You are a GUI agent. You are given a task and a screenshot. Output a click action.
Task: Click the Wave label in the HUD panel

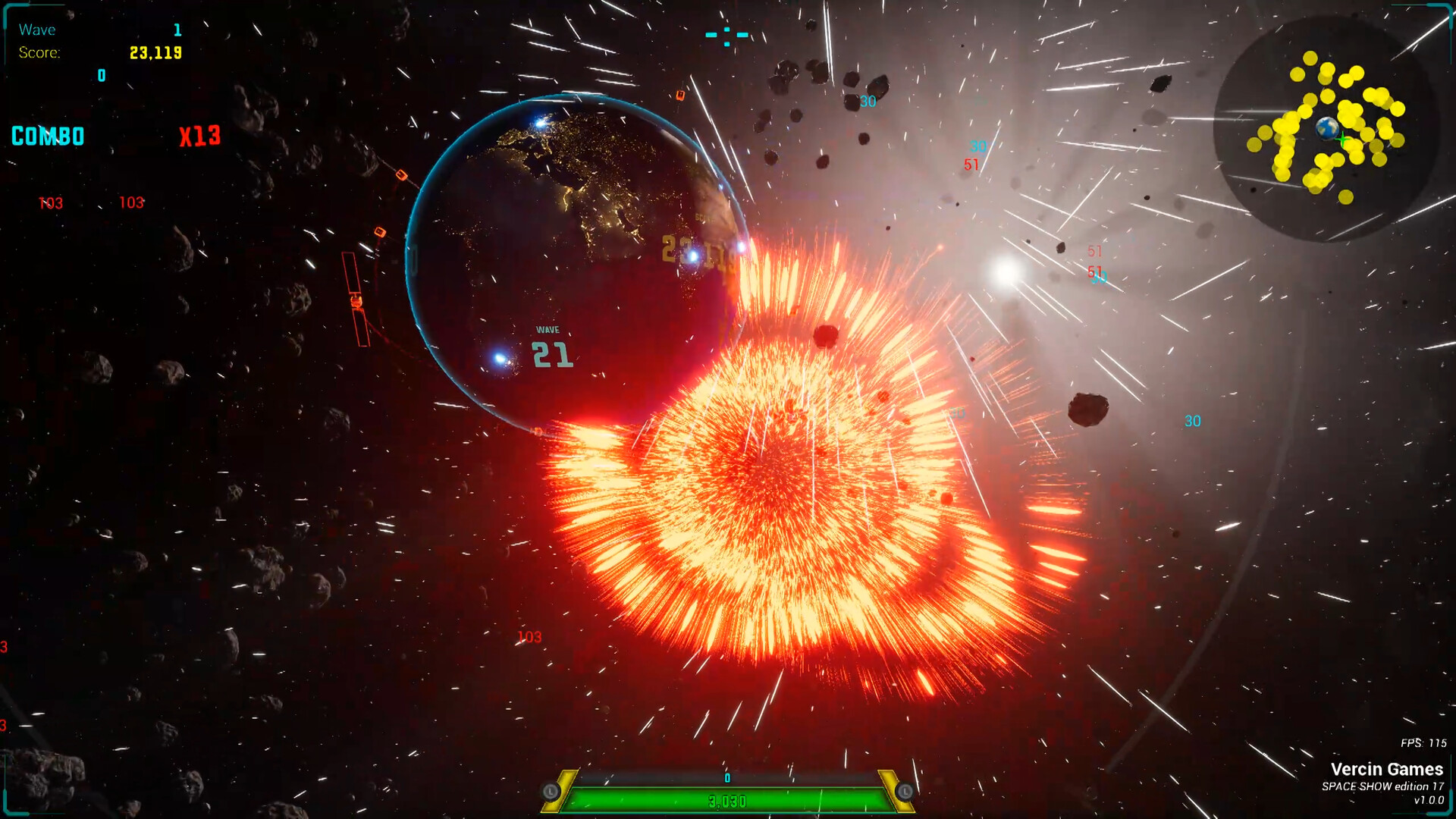pyautogui.click(x=38, y=30)
